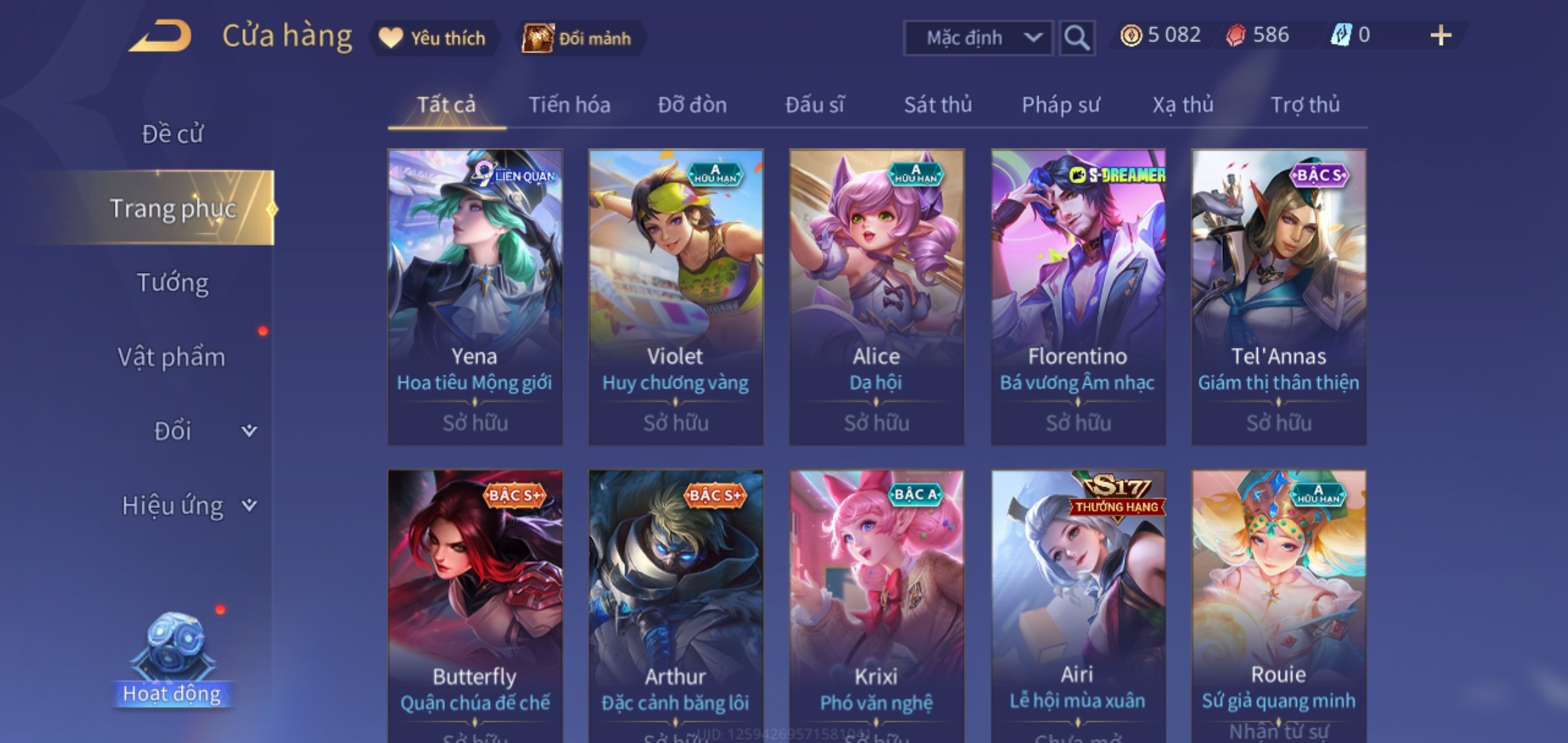Switch to the Đỡ đòn tab
This screenshot has height=743, width=1568.
coord(692,105)
